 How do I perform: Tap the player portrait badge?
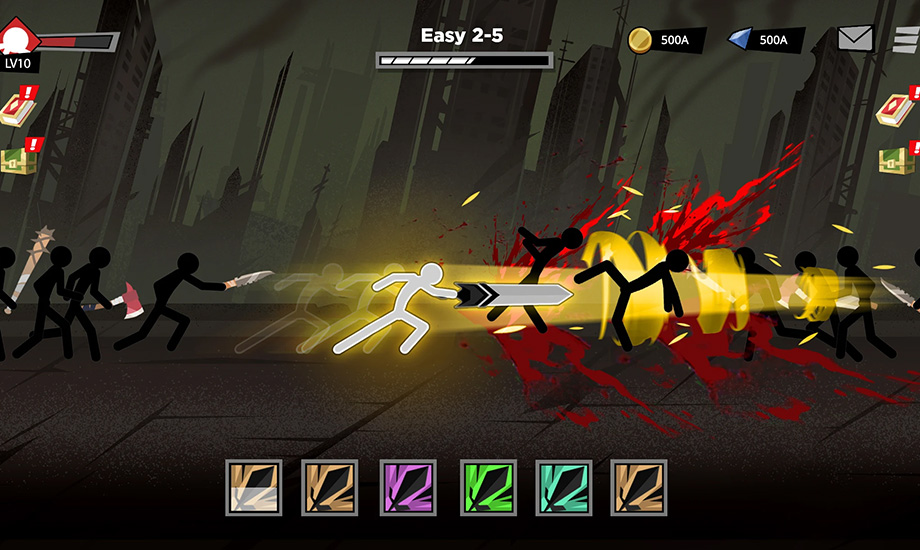click(17, 42)
